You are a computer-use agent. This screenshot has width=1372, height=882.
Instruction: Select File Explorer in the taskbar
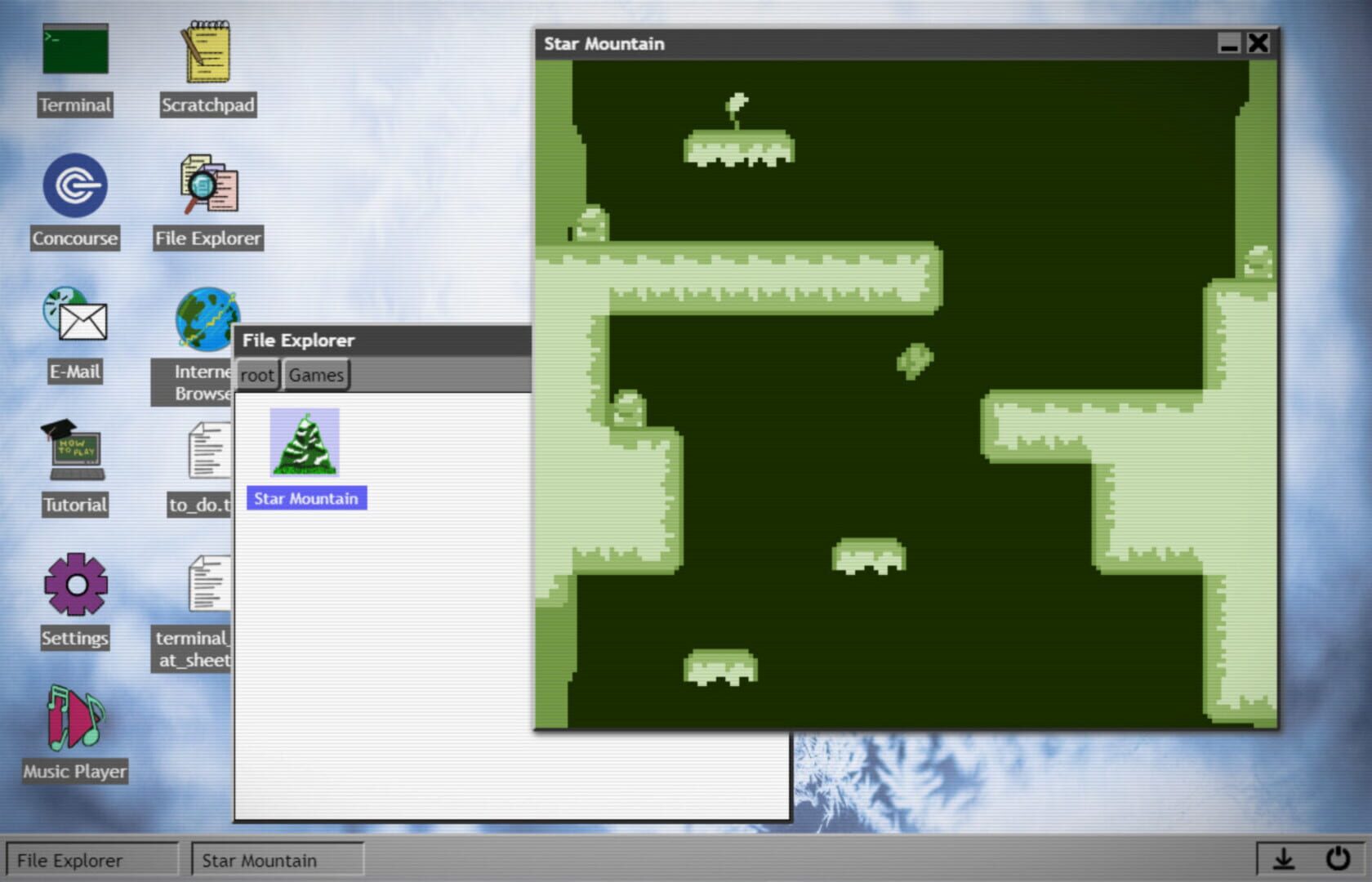click(x=90, y=859)
